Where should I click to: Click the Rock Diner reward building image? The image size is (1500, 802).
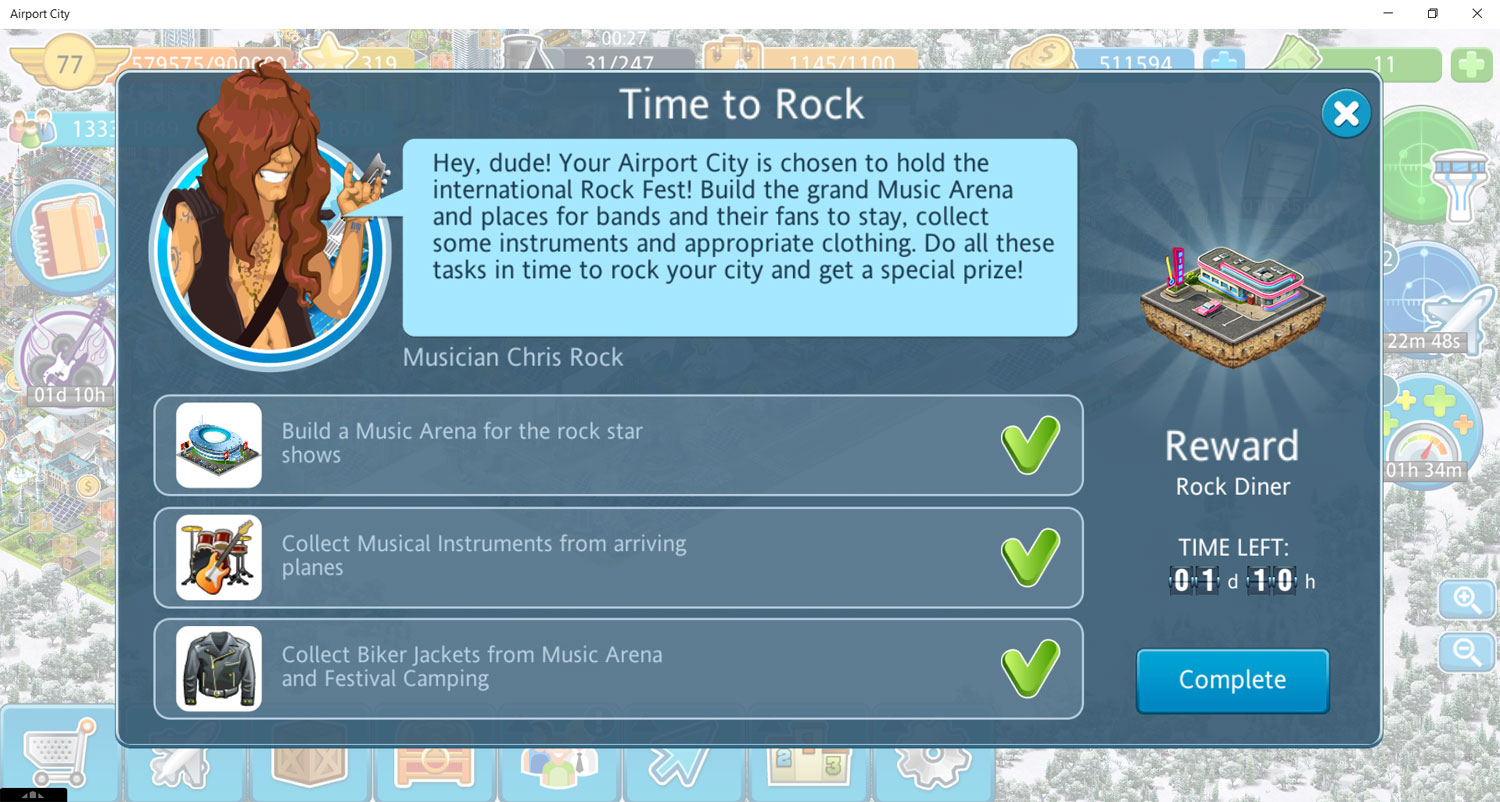click(x=1232, y=305)
